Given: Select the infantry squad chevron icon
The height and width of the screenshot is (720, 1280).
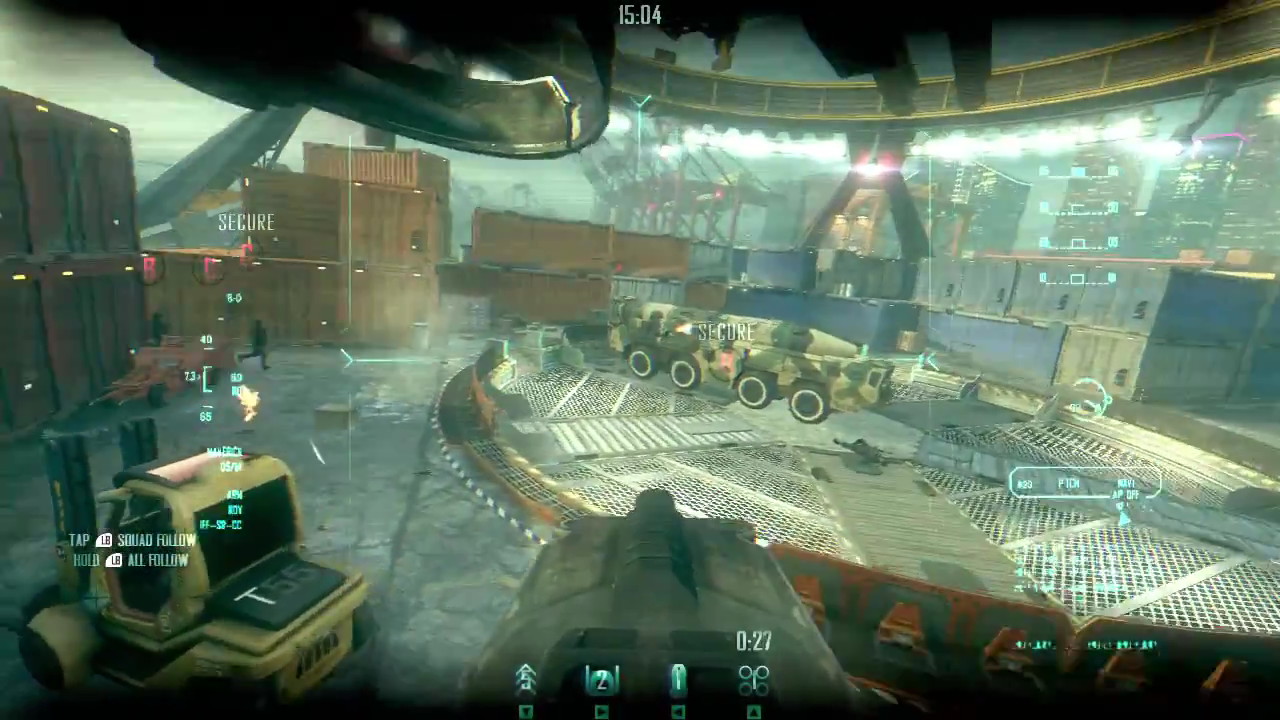Looking at the screenshot, I should (526, 681).
